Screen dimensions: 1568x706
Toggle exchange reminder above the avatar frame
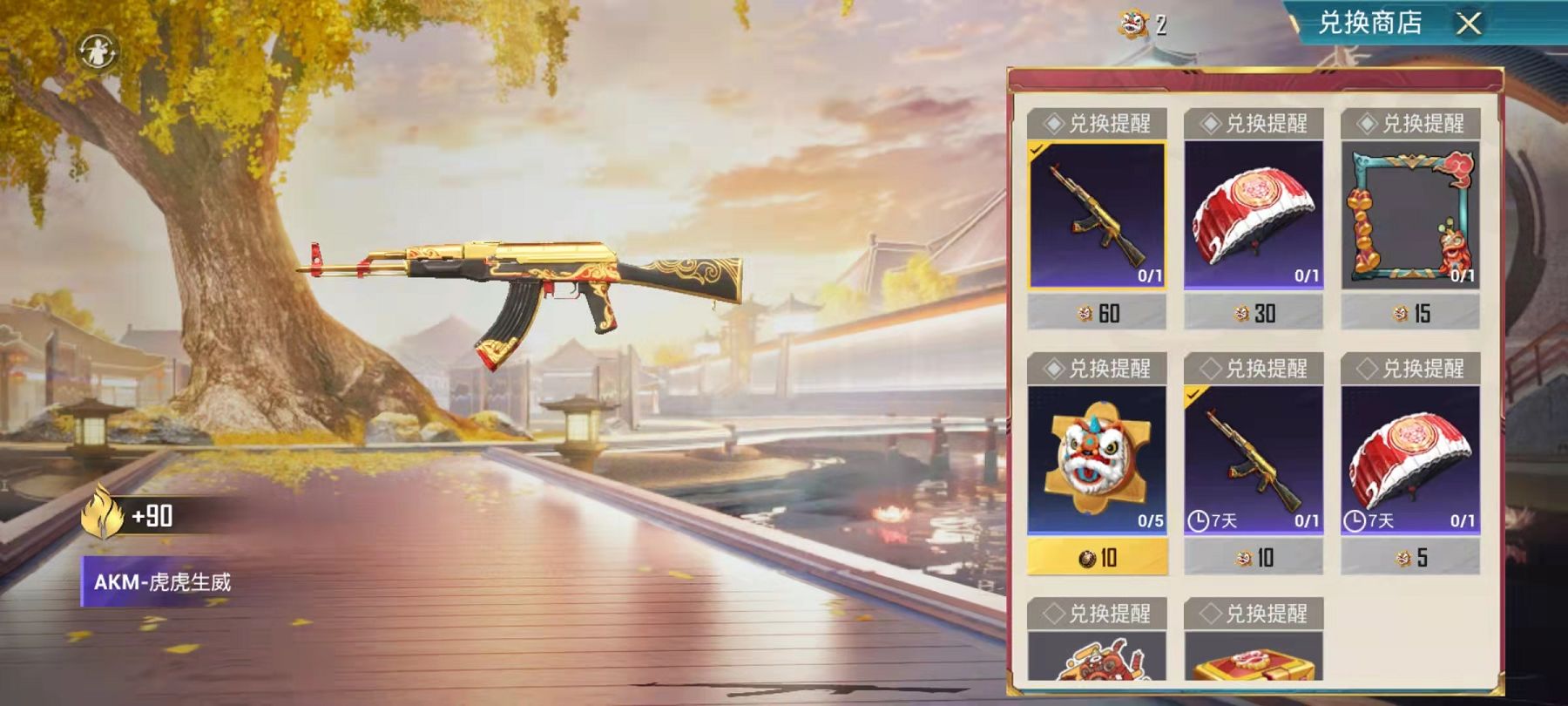pyautogui.click(x=1410, y=124)
